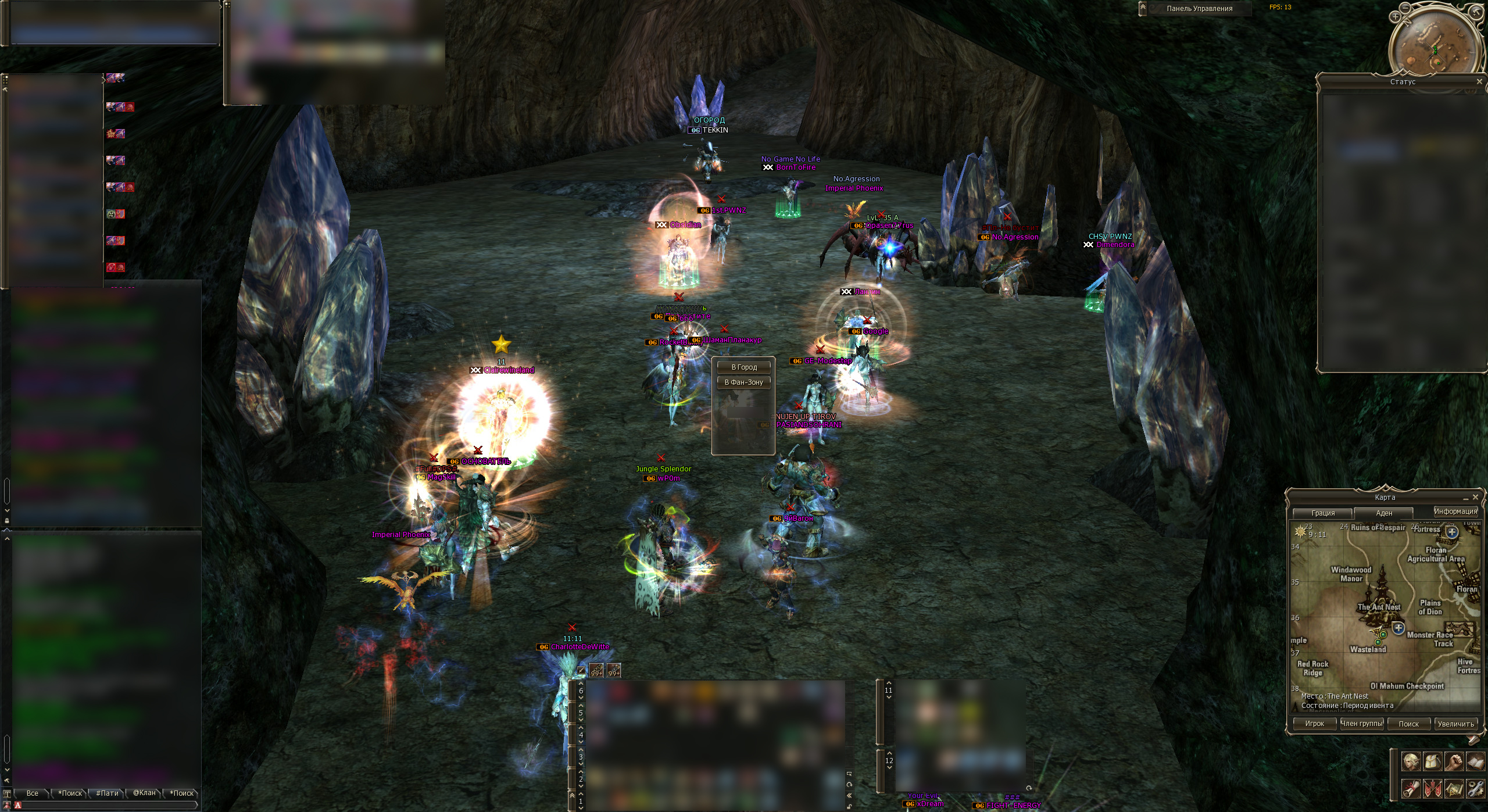Screen dimensions: 1488x812
Task: Choose the "В Город" return option
Action: coord(744,367)
